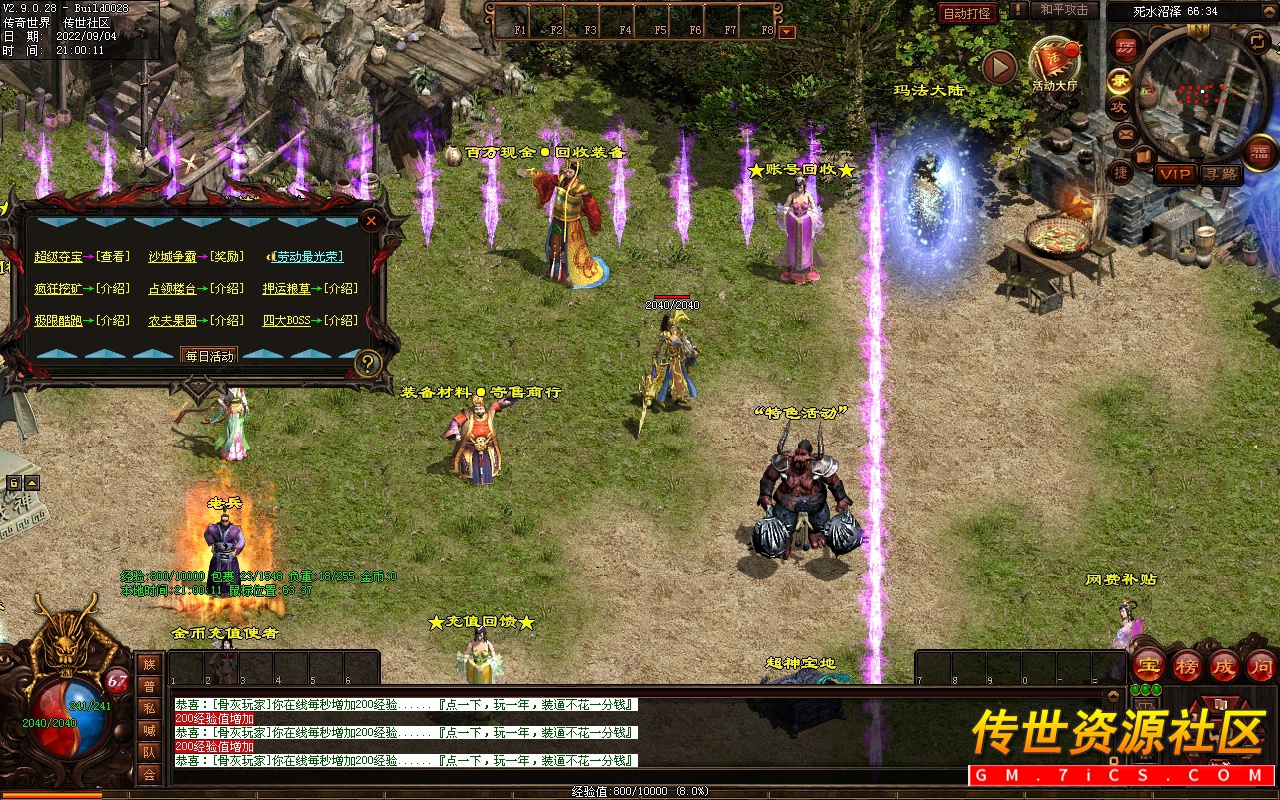1280x800 pixels.
Task: Open the 榜 ranking button
Action: pos(1187,666)
